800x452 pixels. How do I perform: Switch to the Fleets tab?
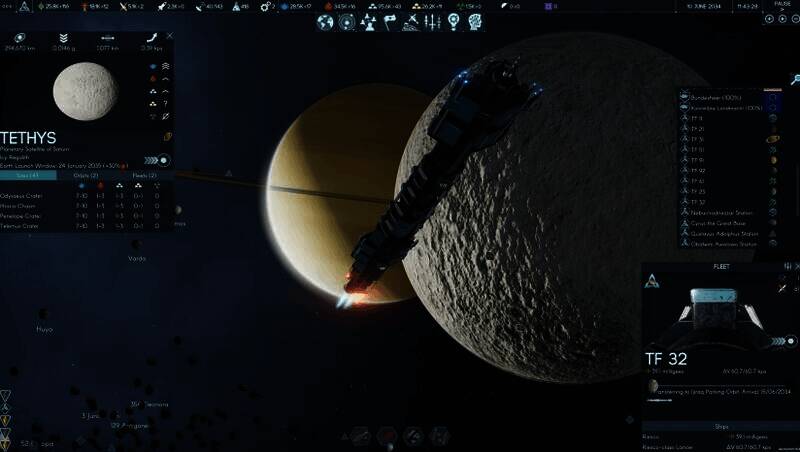pos(144,175)
